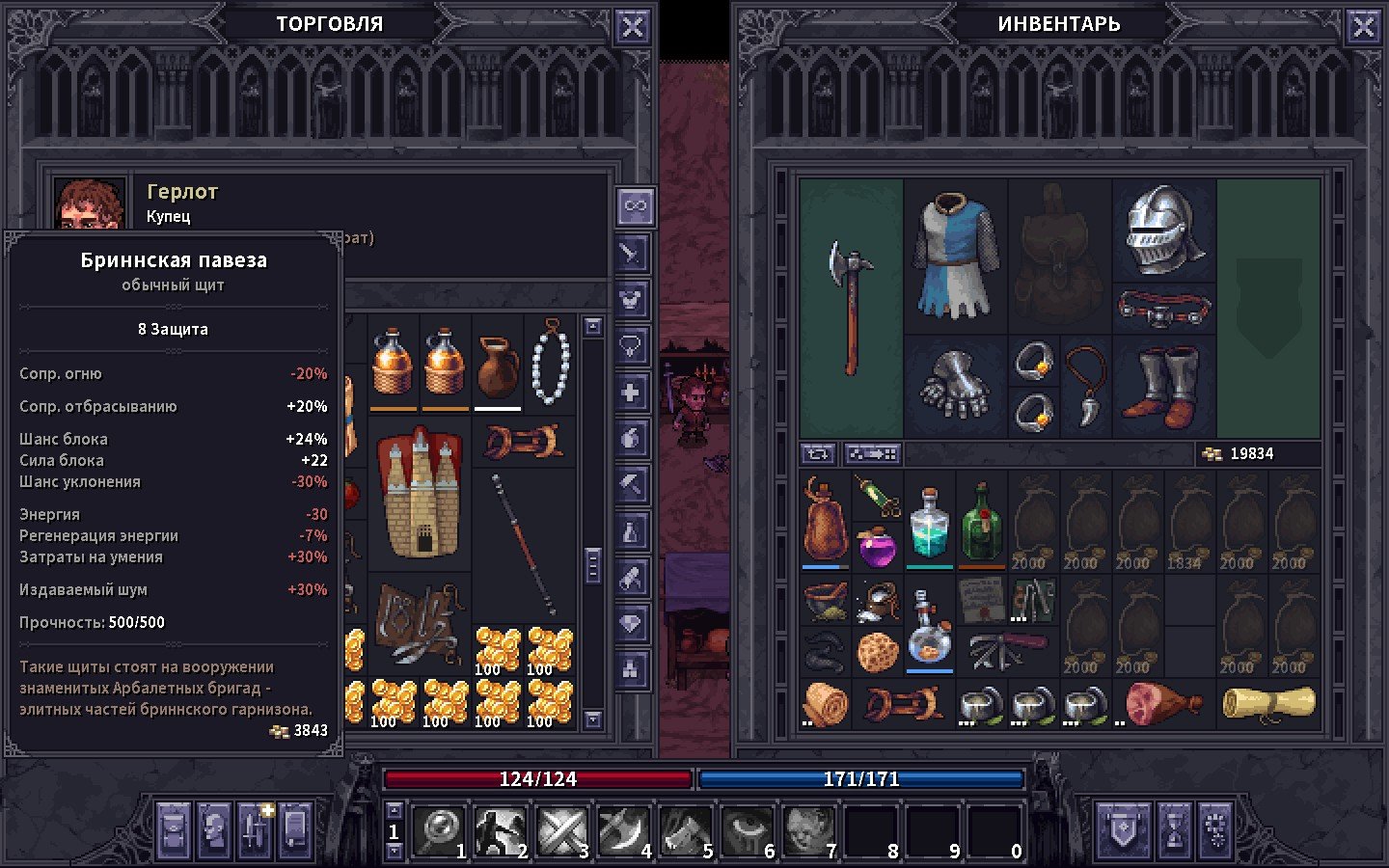Click the inventory sort button
Viewport: 1389px width, 868px height.
pyautogui.click(x=818, y=453)
